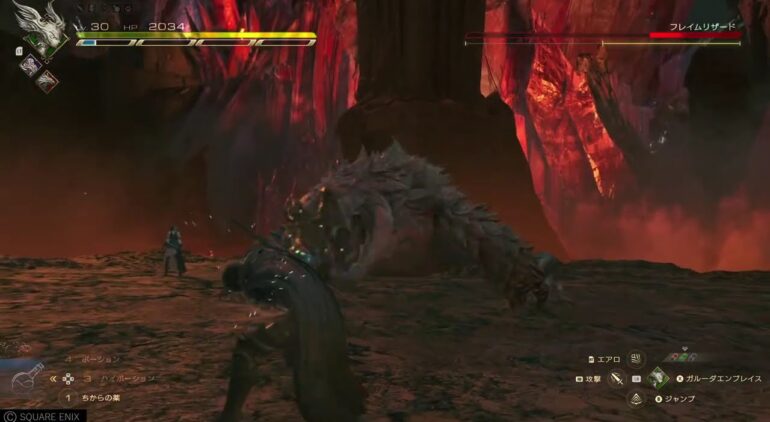Image resolution: width=770 pixels, height=422 pixels.
Task: Cast the エアロ magic ability
Action: point(636,358)
